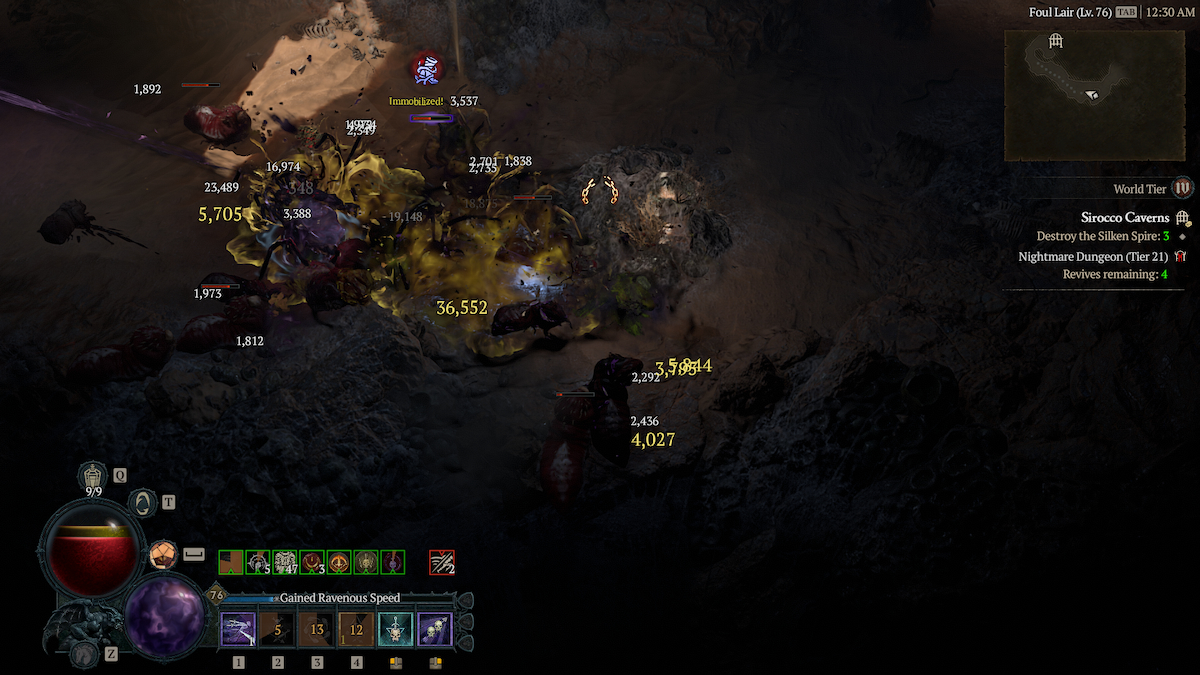Select the mount horse icon

(83, 653)
